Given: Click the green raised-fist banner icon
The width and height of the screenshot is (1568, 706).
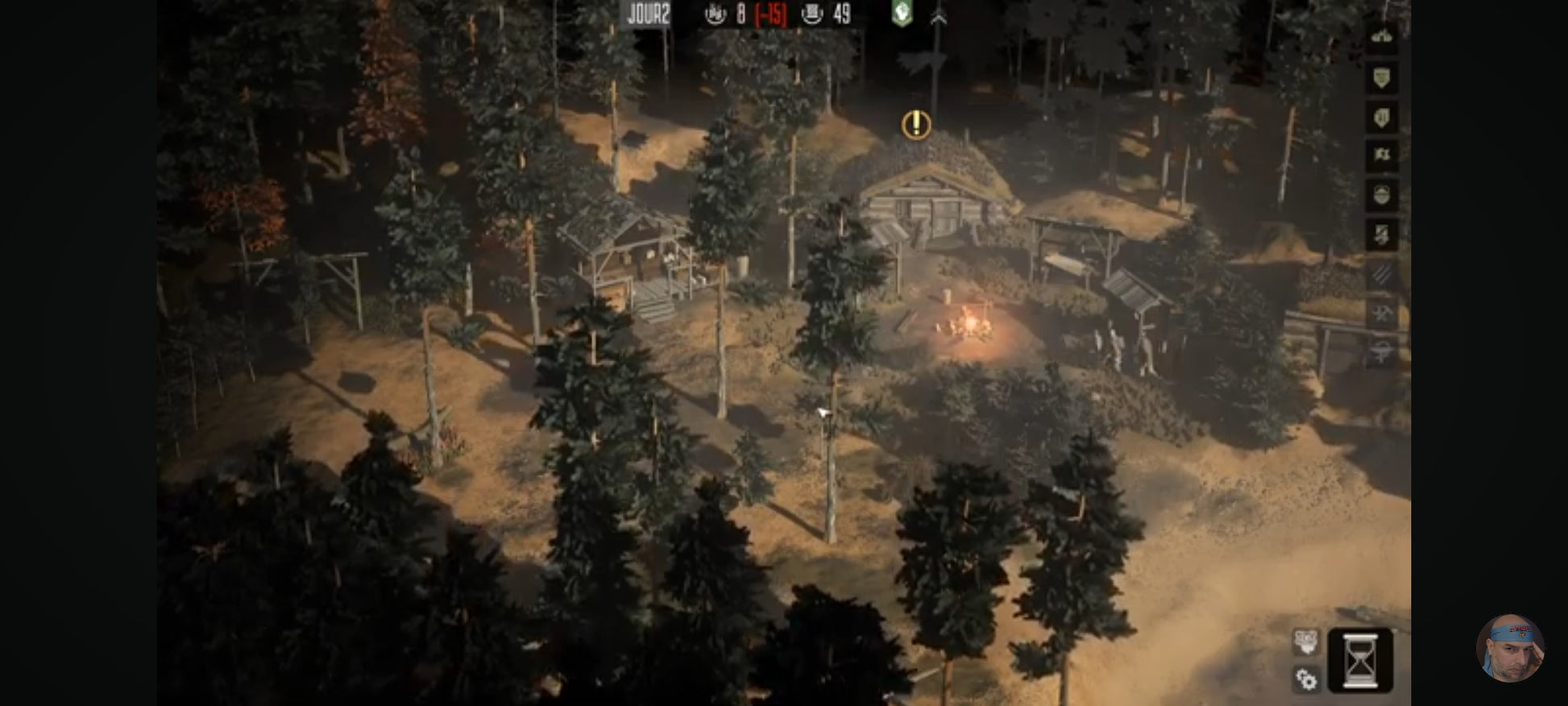Looking at the screenshot, I should [x=902, y=14].
